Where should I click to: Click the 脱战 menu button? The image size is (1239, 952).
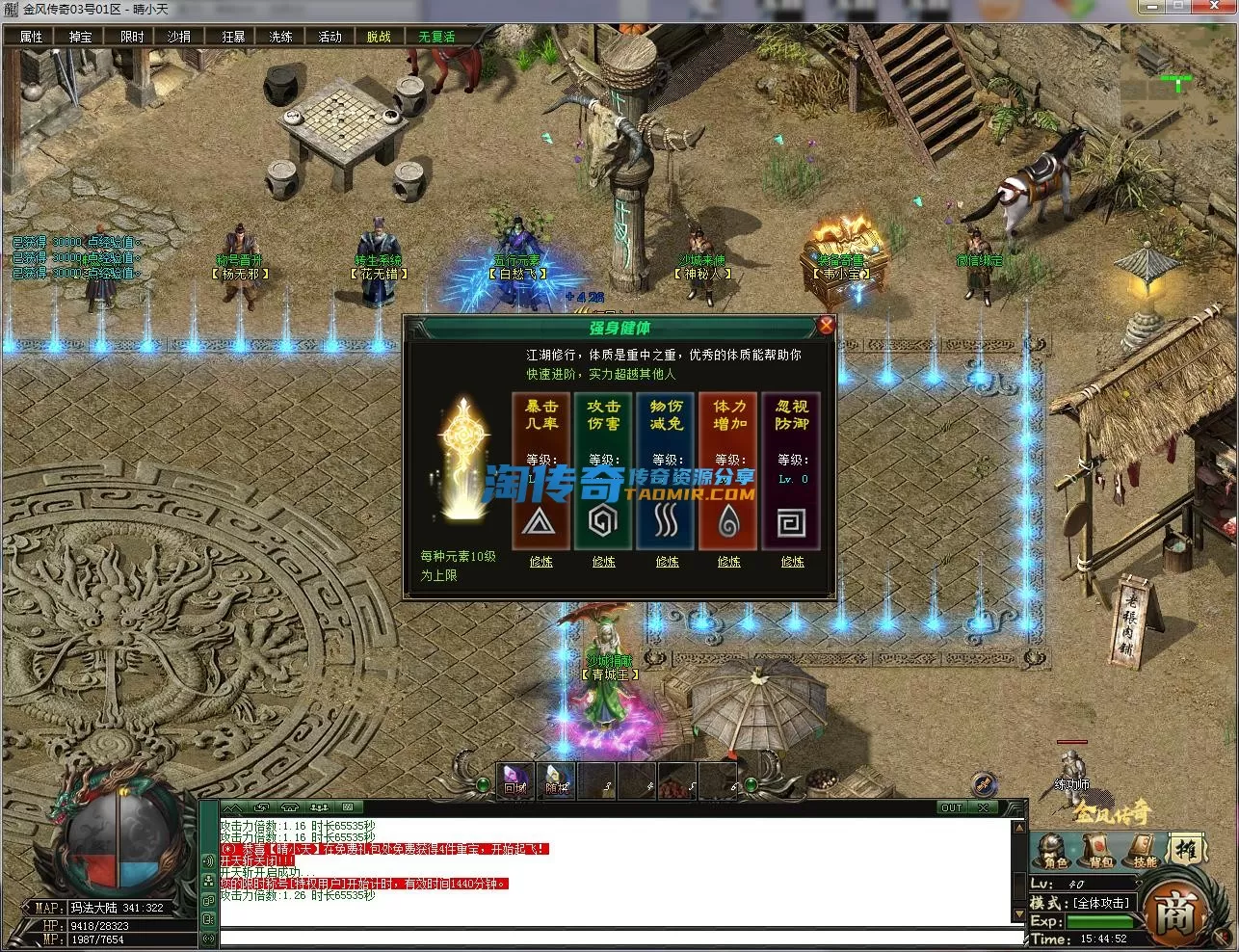pyautogui.click(x=380, y=37)
